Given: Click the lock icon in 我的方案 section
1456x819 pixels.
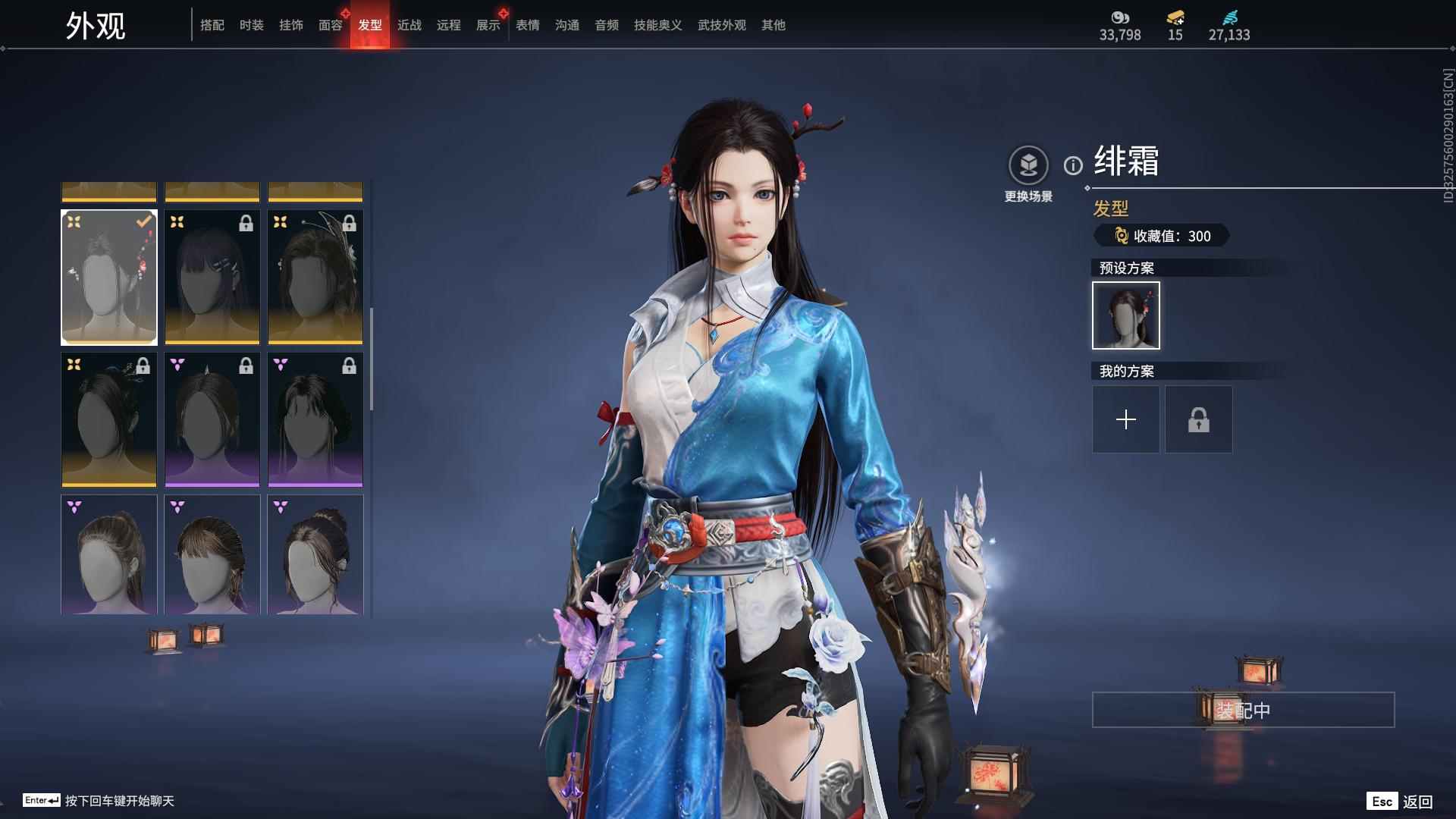Looking at the screenshot, I should point(1199,419).
